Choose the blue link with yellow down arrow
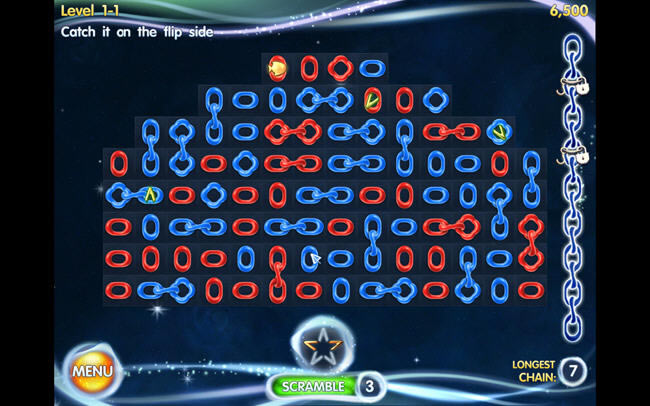Screen dimensions: 650x406 click(499, 131)
